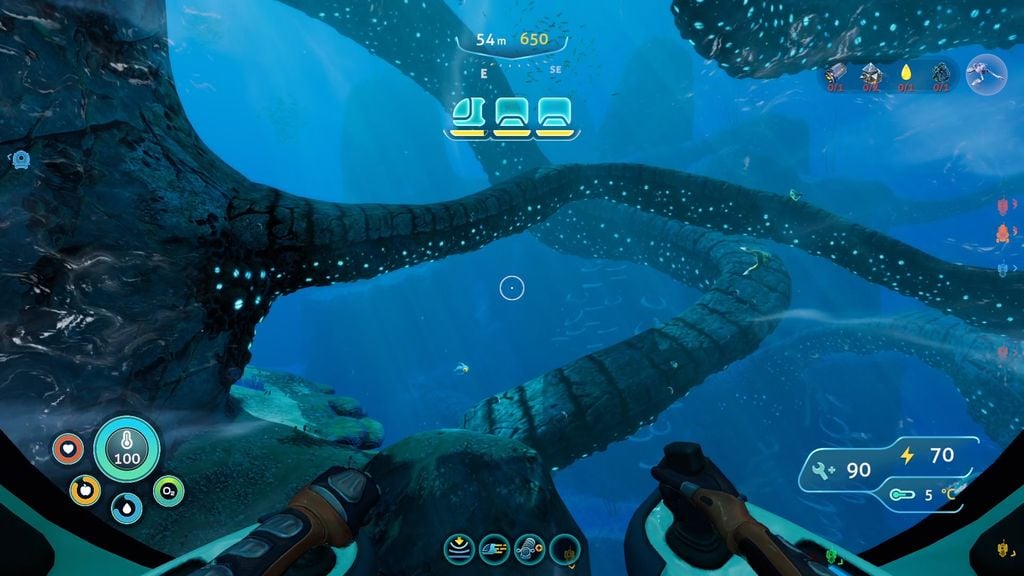Screen dimensions: 1024x576
Task: Click the pinned dark mesh ingredient
Action: click(940, 73)
